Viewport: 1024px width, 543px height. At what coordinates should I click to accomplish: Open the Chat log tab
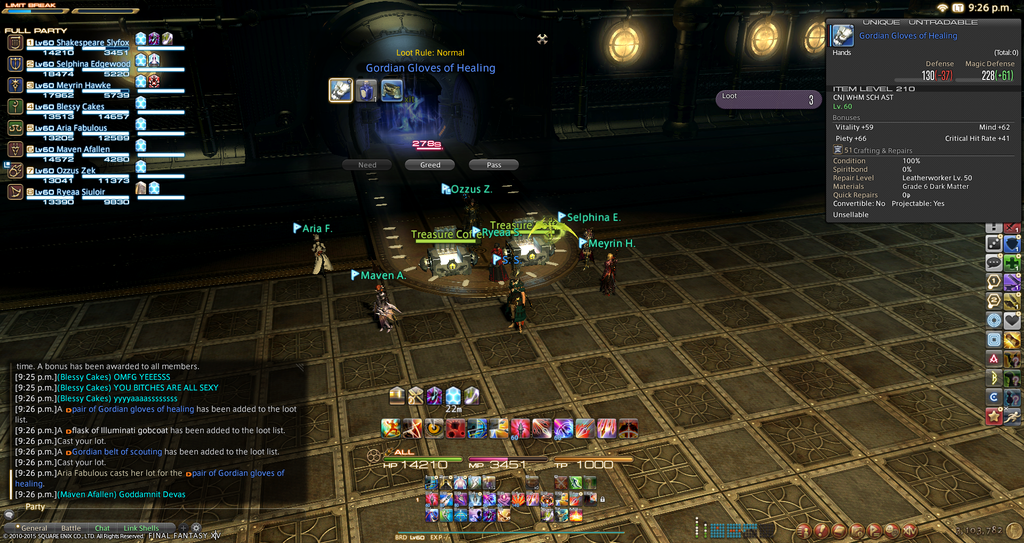[x=102, y=528]
